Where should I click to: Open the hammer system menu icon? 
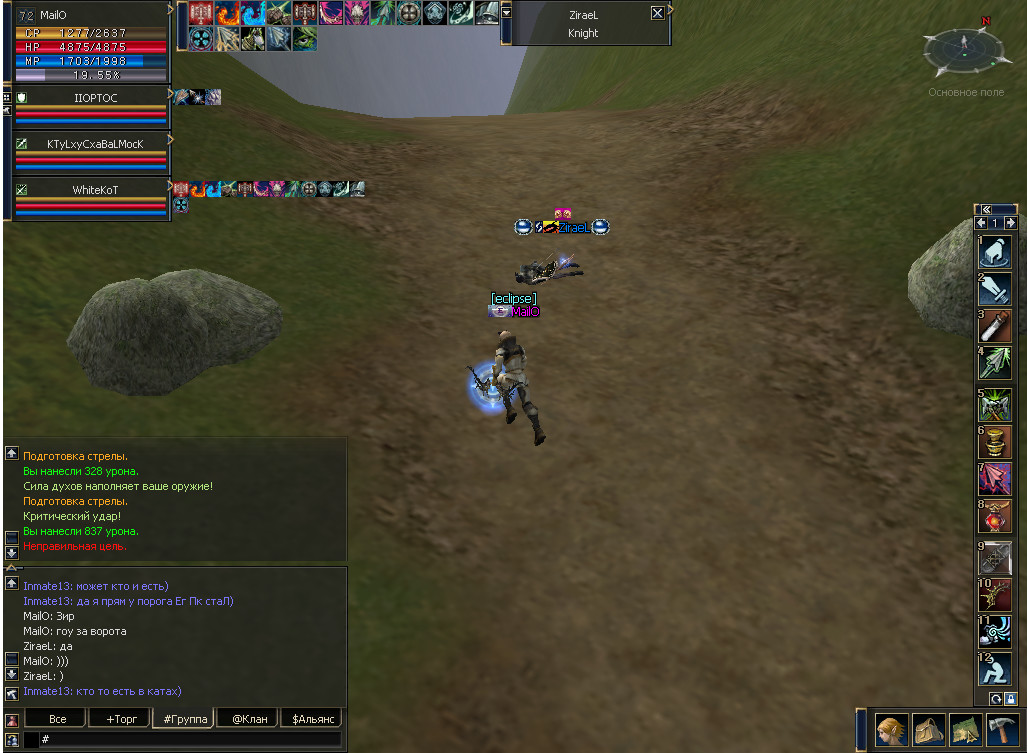click(1002, 729)
